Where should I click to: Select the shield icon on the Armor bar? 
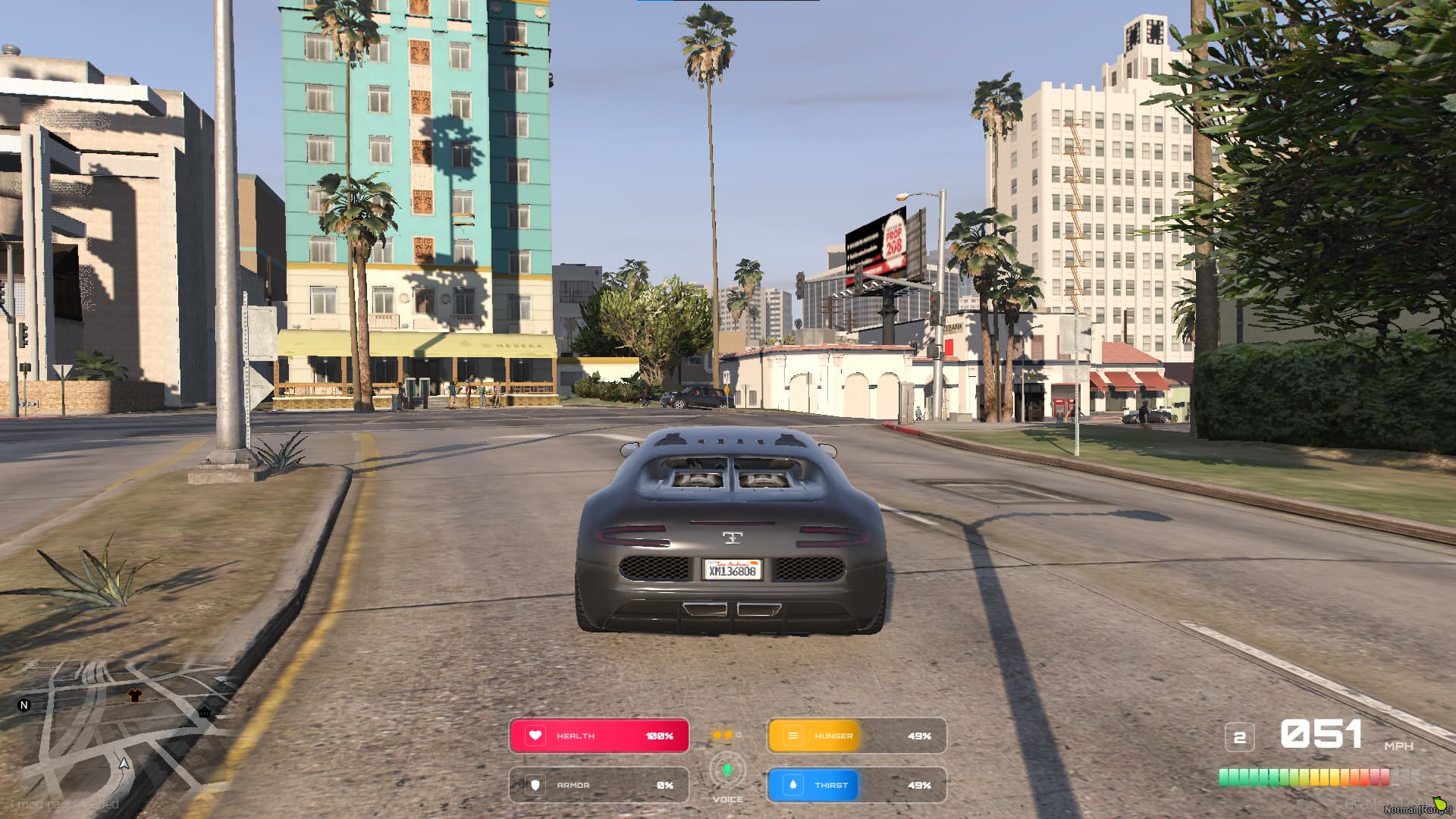(x=534, y=785)
